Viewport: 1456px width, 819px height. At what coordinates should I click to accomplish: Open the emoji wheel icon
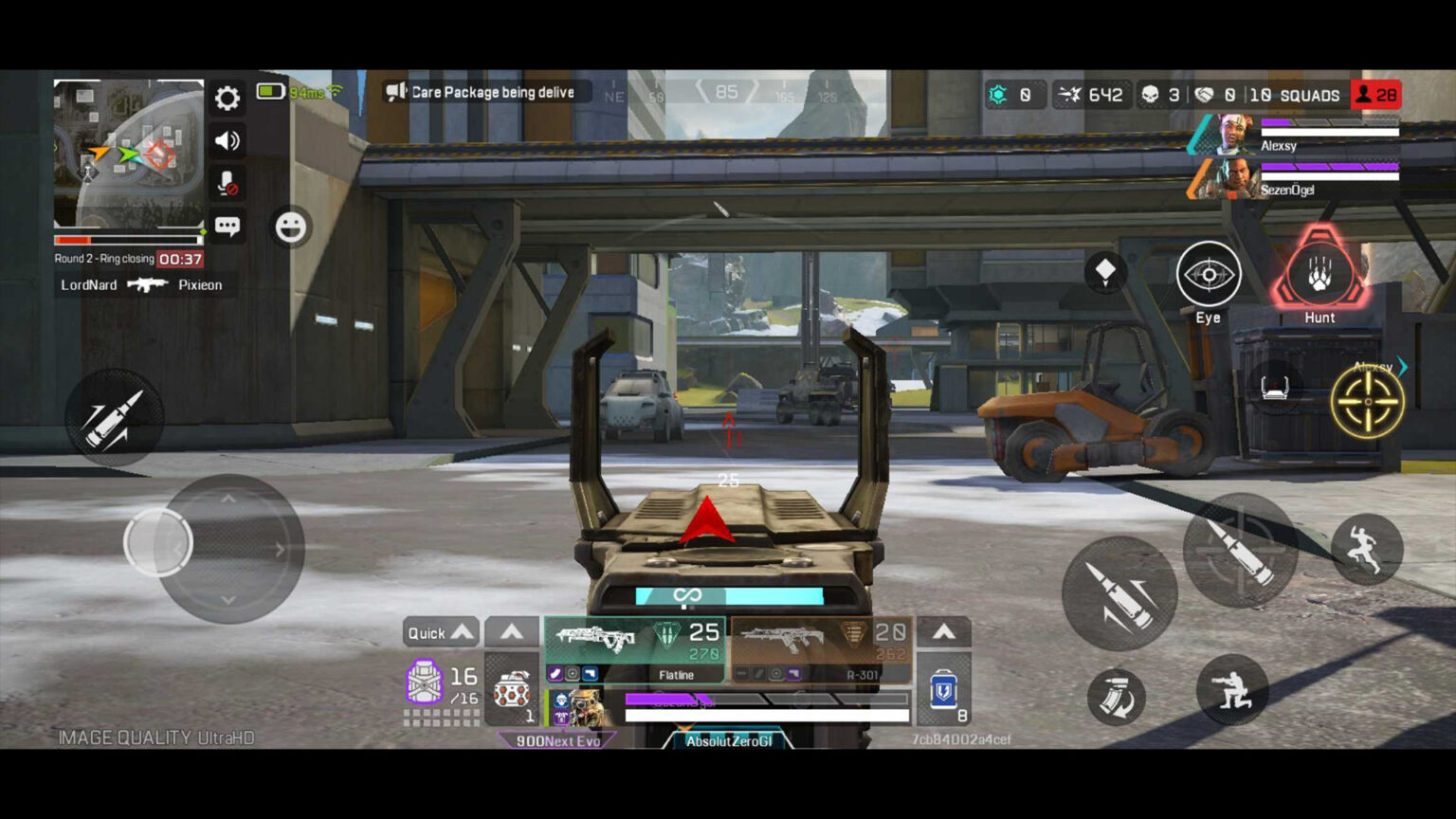(290, 228)
